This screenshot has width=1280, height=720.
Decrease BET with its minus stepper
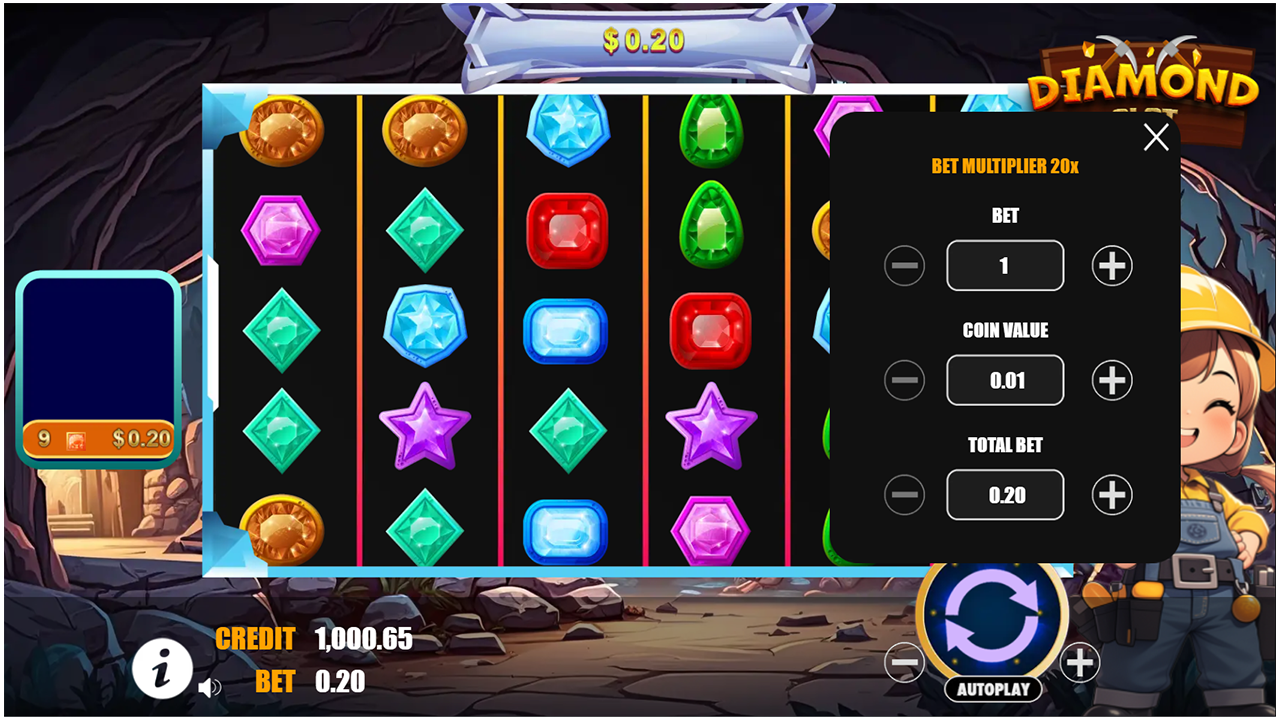click(x=904, y=265)
